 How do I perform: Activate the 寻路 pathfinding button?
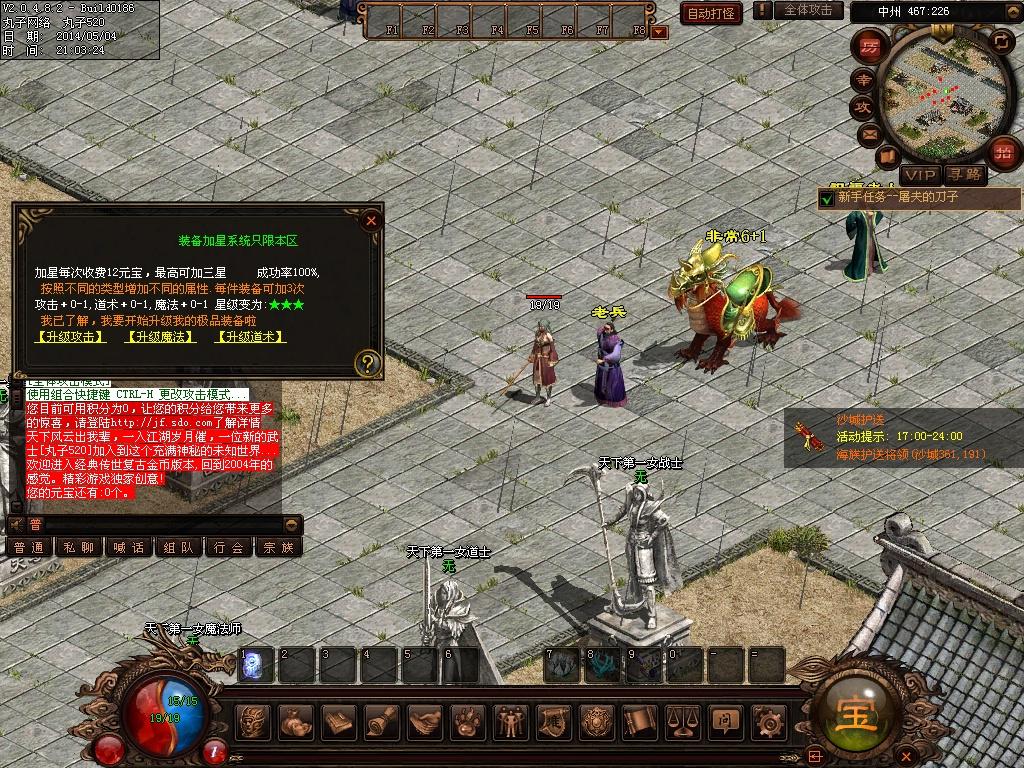tap(966, 174)
